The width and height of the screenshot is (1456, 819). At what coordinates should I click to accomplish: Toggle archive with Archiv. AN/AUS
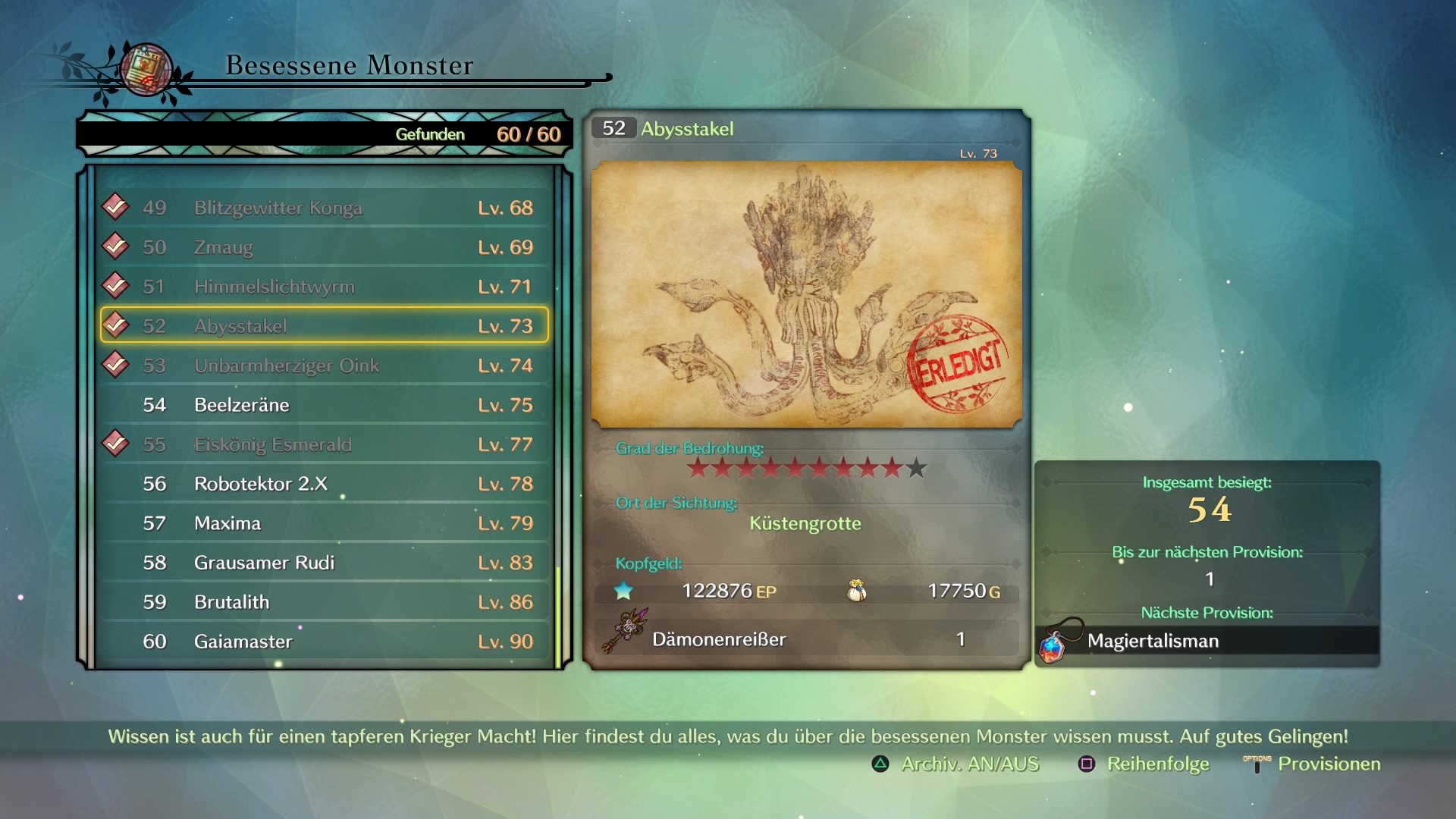click(956, 764)
